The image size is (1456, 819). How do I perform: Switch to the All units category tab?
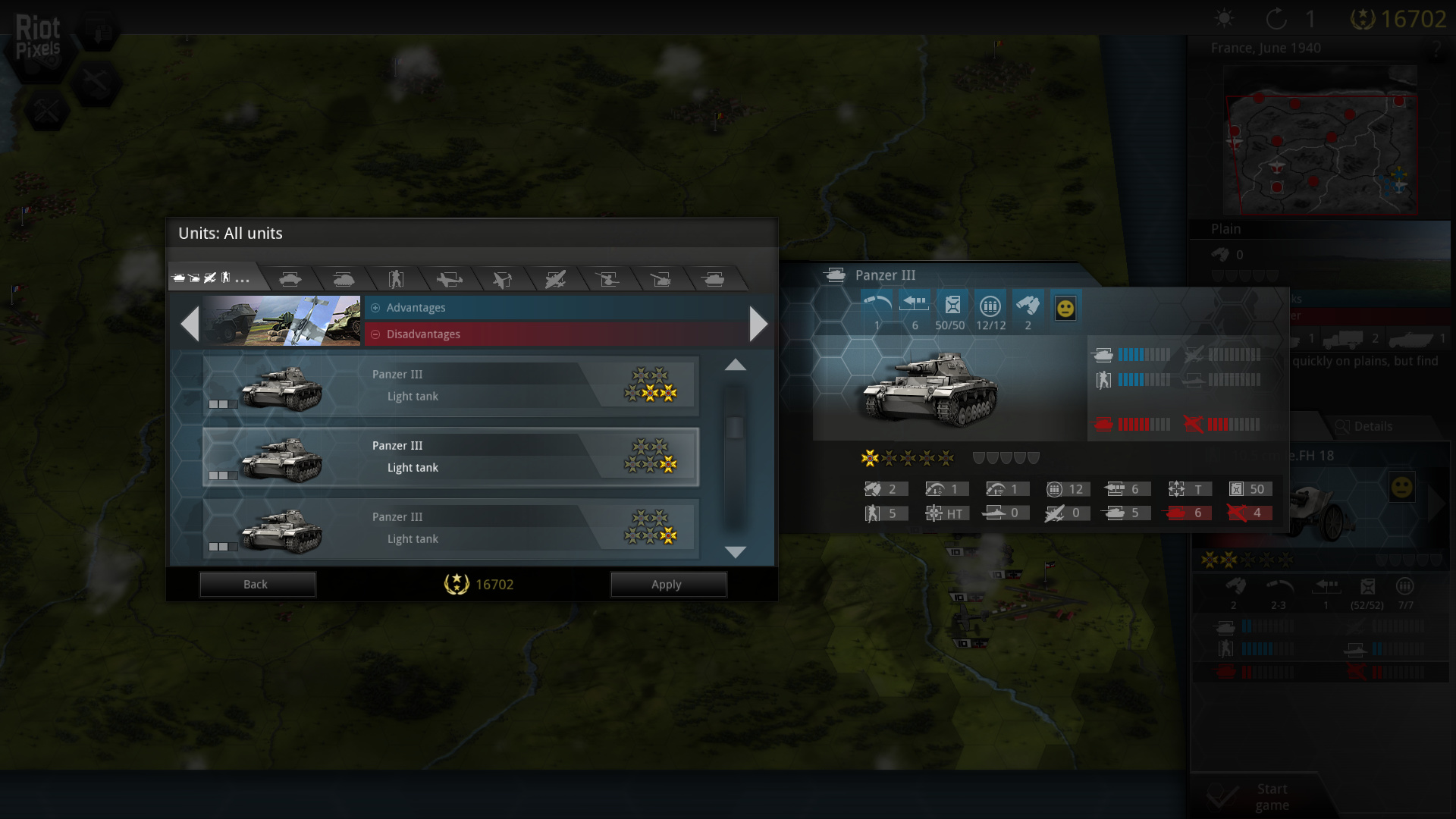pos(211,278)
